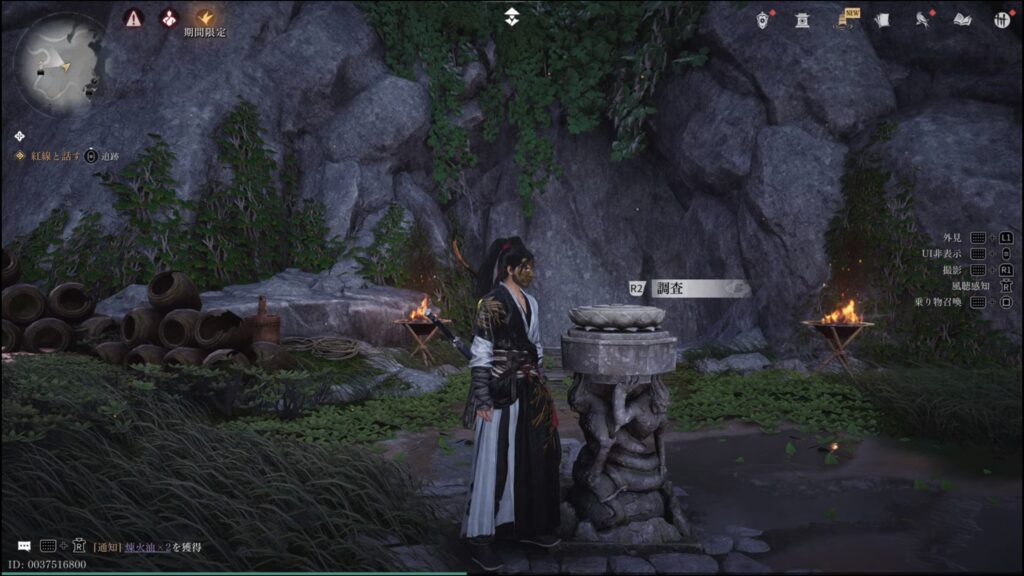Open the bird icon
The height and width of the screenshot is (576, 1024).
click(923, 20)
